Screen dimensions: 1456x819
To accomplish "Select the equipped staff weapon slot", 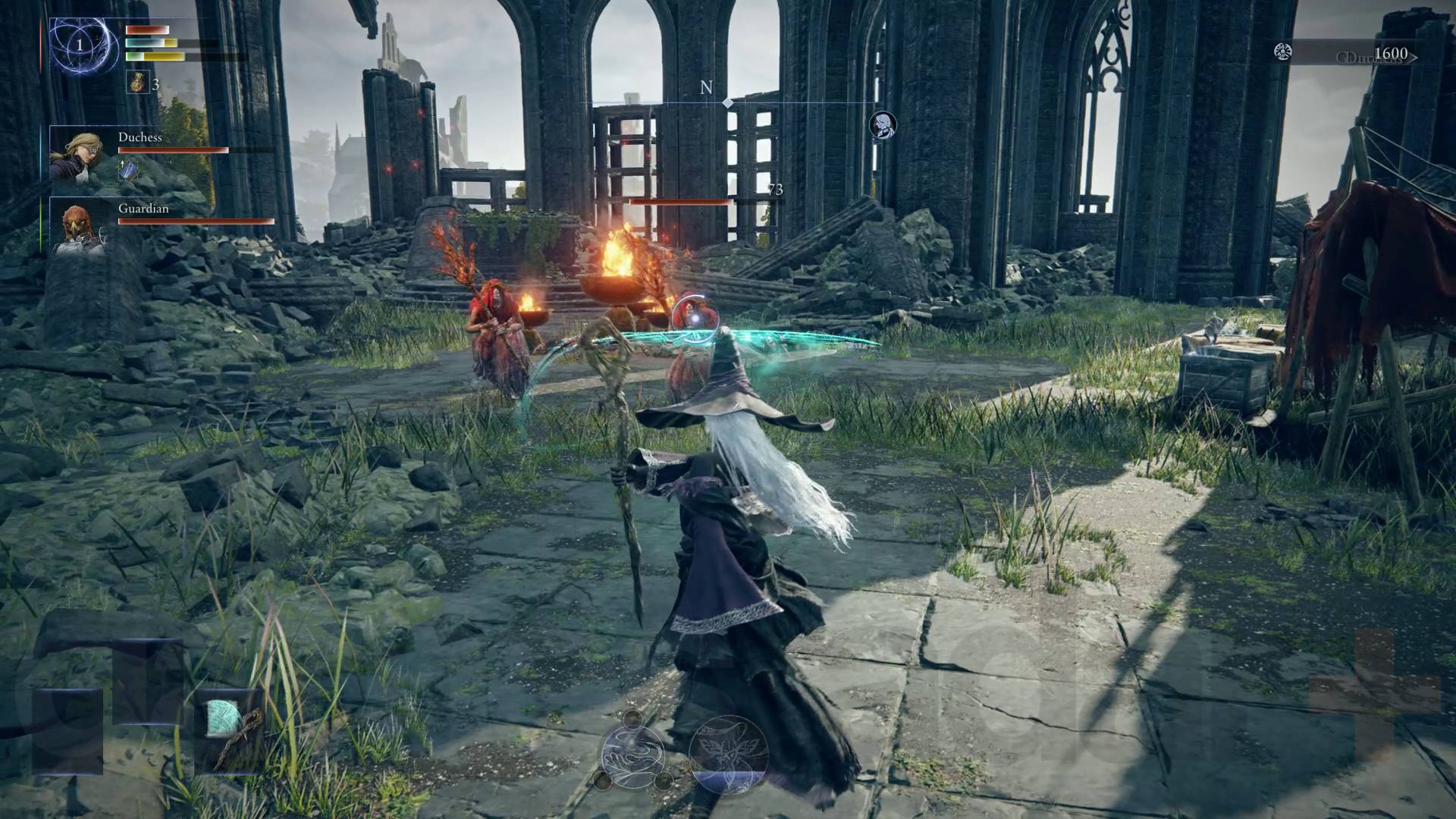I will [230, 730].
